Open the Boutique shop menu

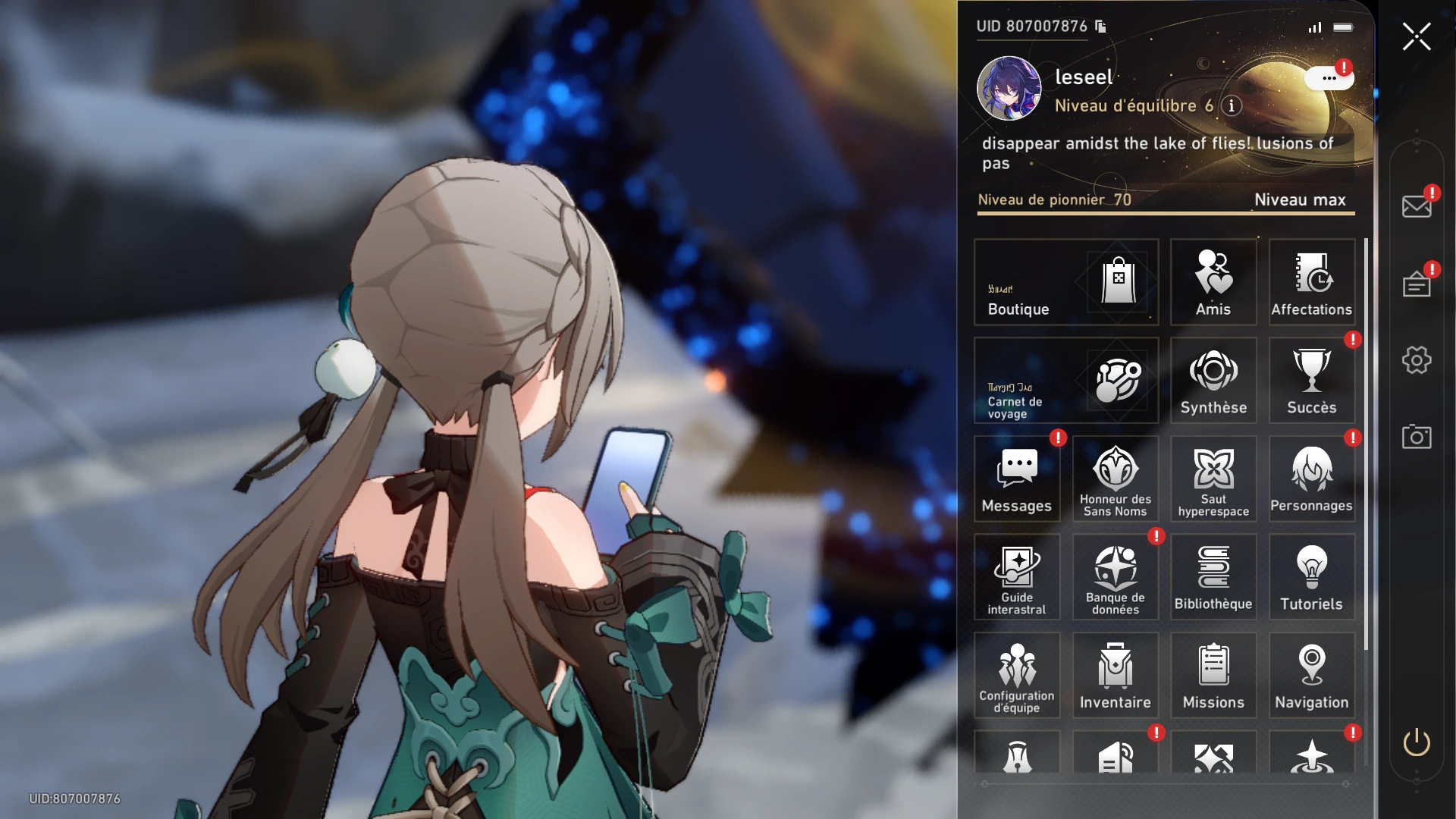(1065, 282)
